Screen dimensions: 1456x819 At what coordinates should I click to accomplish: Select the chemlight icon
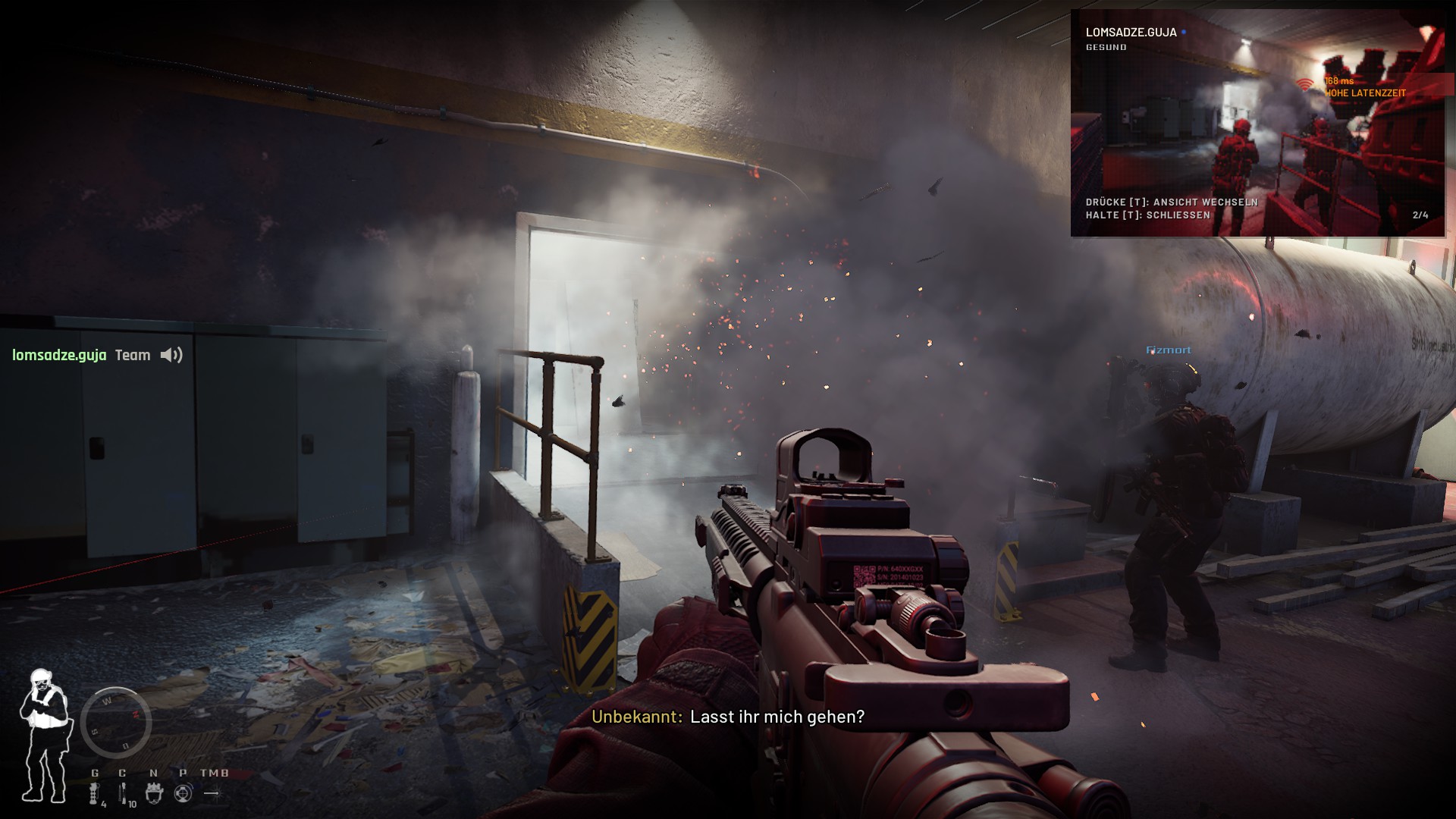[123, 793]
